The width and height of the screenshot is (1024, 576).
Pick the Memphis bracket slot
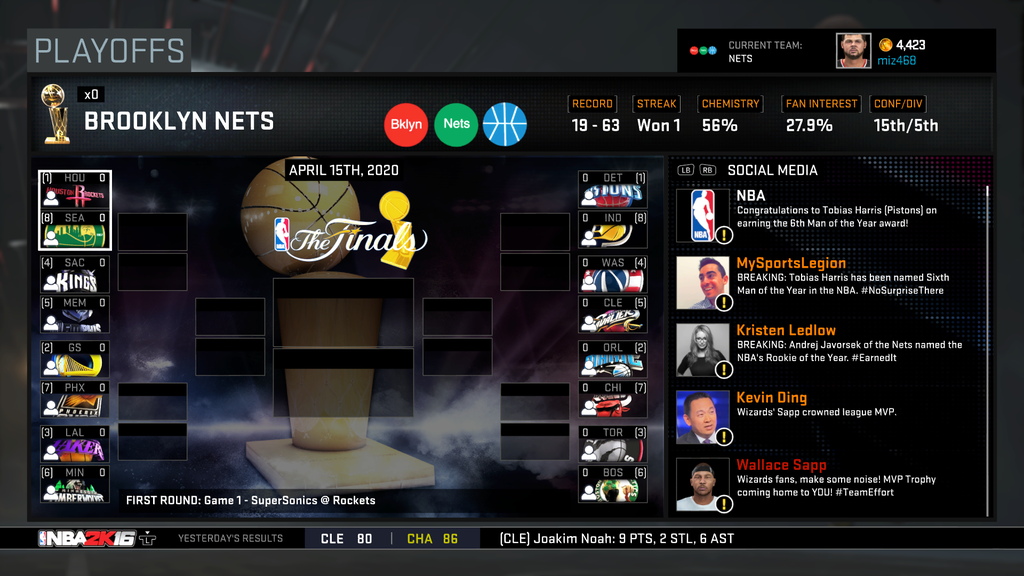[x=75, y=315]
